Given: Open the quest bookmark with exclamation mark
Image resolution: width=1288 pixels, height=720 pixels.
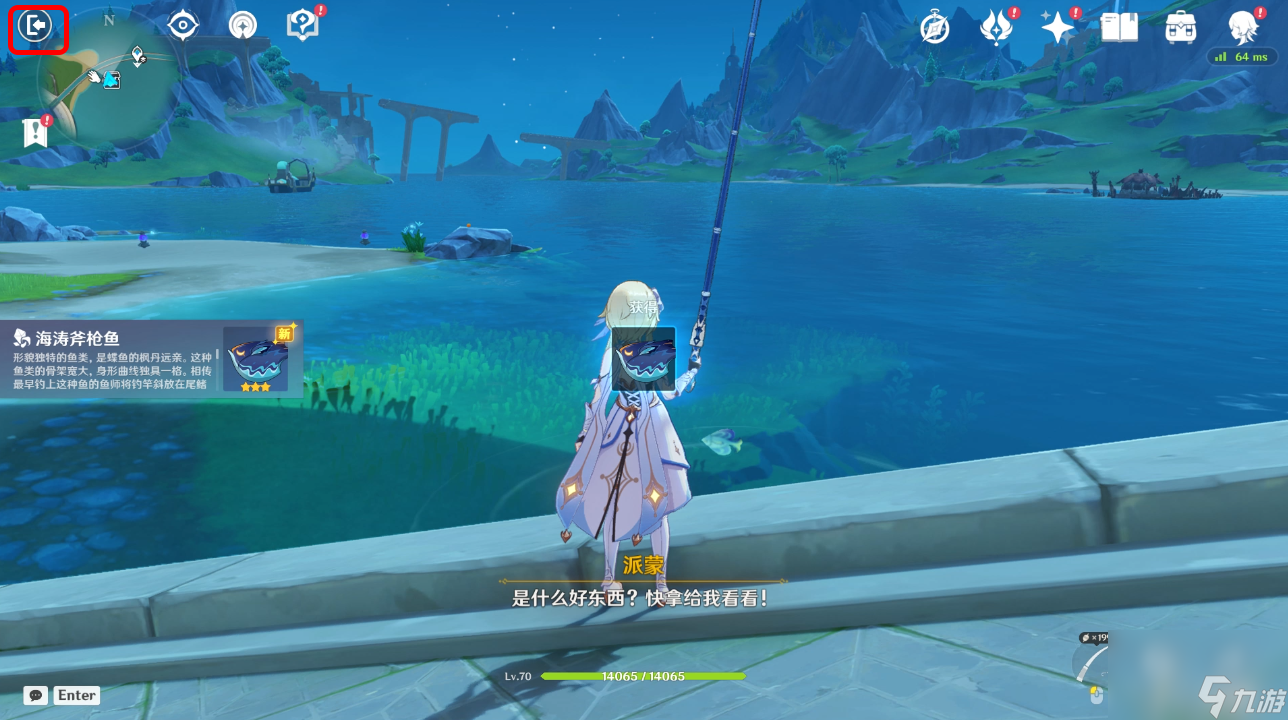Looking at the screenshot, I should (x=36, y=132).
